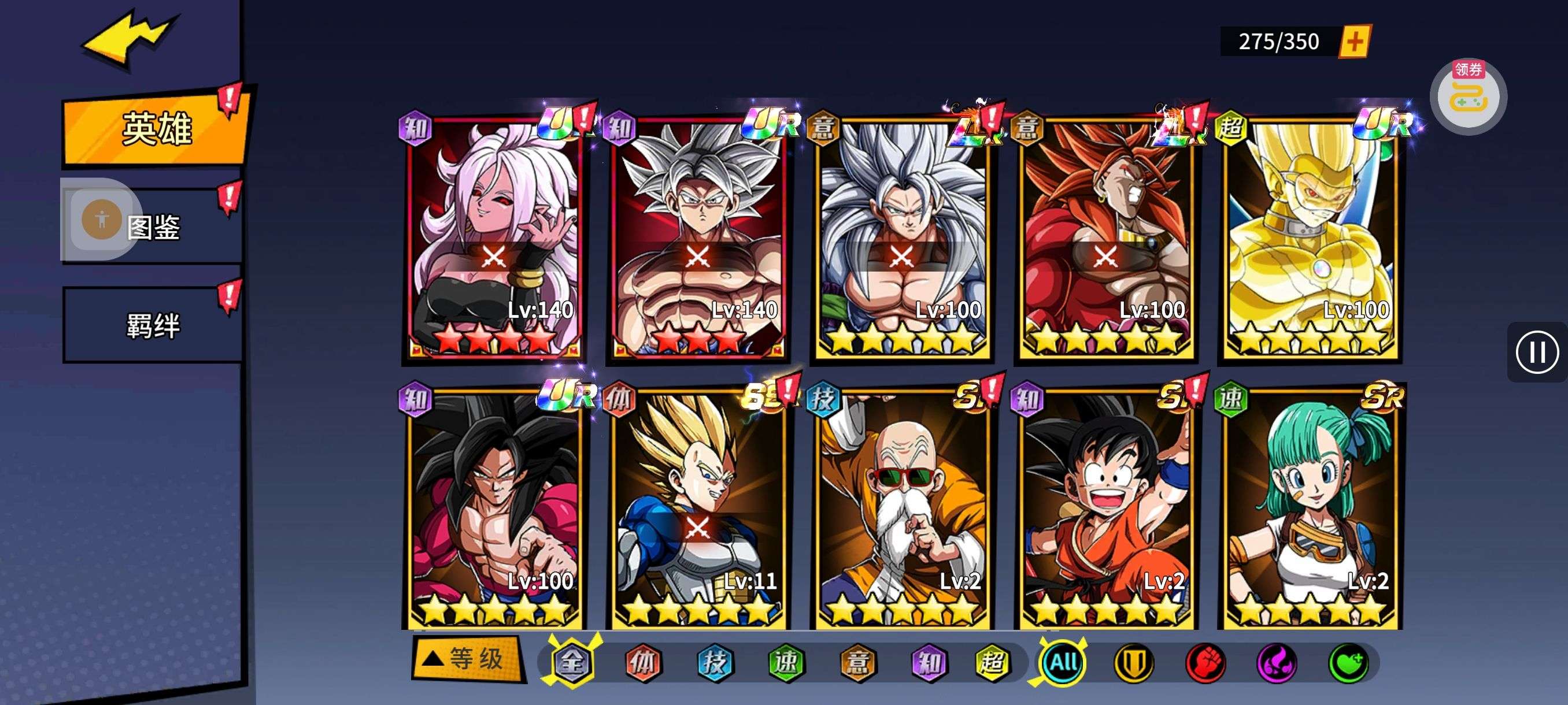Toggle the 等级 sort order button
The image size is (1568, 705).
click(468, 659)
